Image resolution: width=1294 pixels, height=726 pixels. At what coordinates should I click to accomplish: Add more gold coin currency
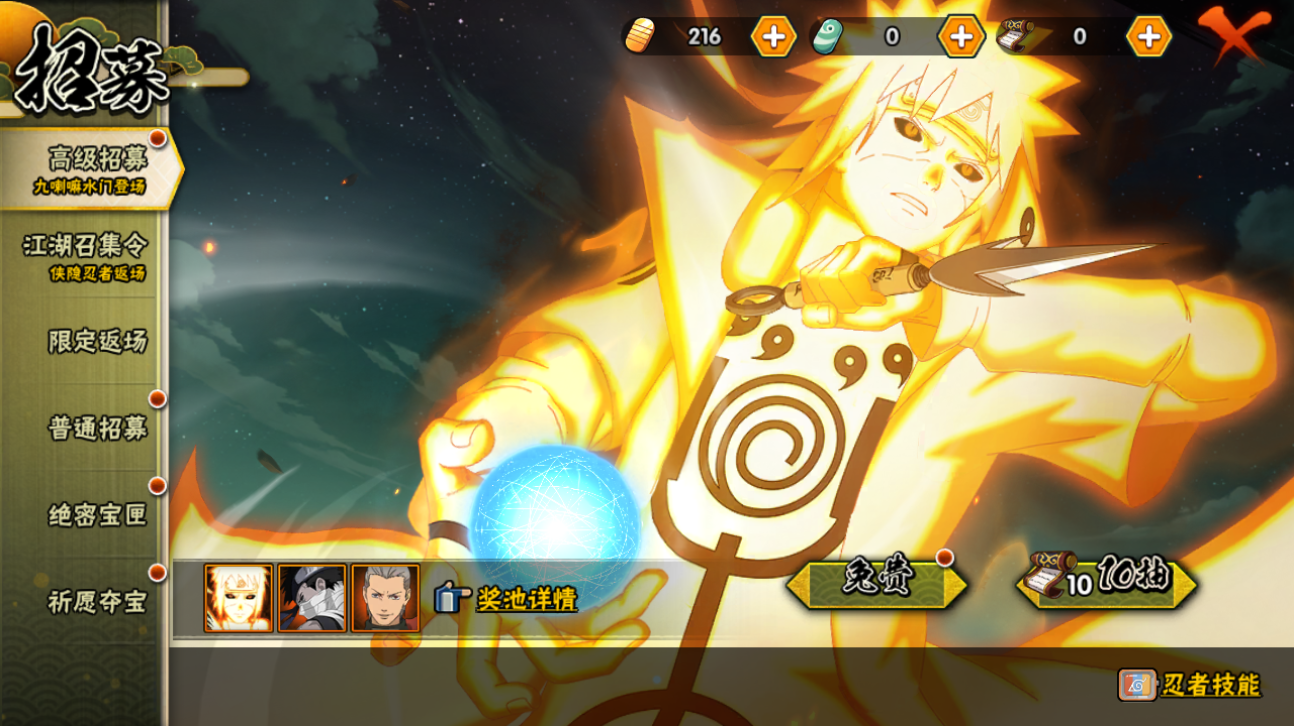(773, 37)
